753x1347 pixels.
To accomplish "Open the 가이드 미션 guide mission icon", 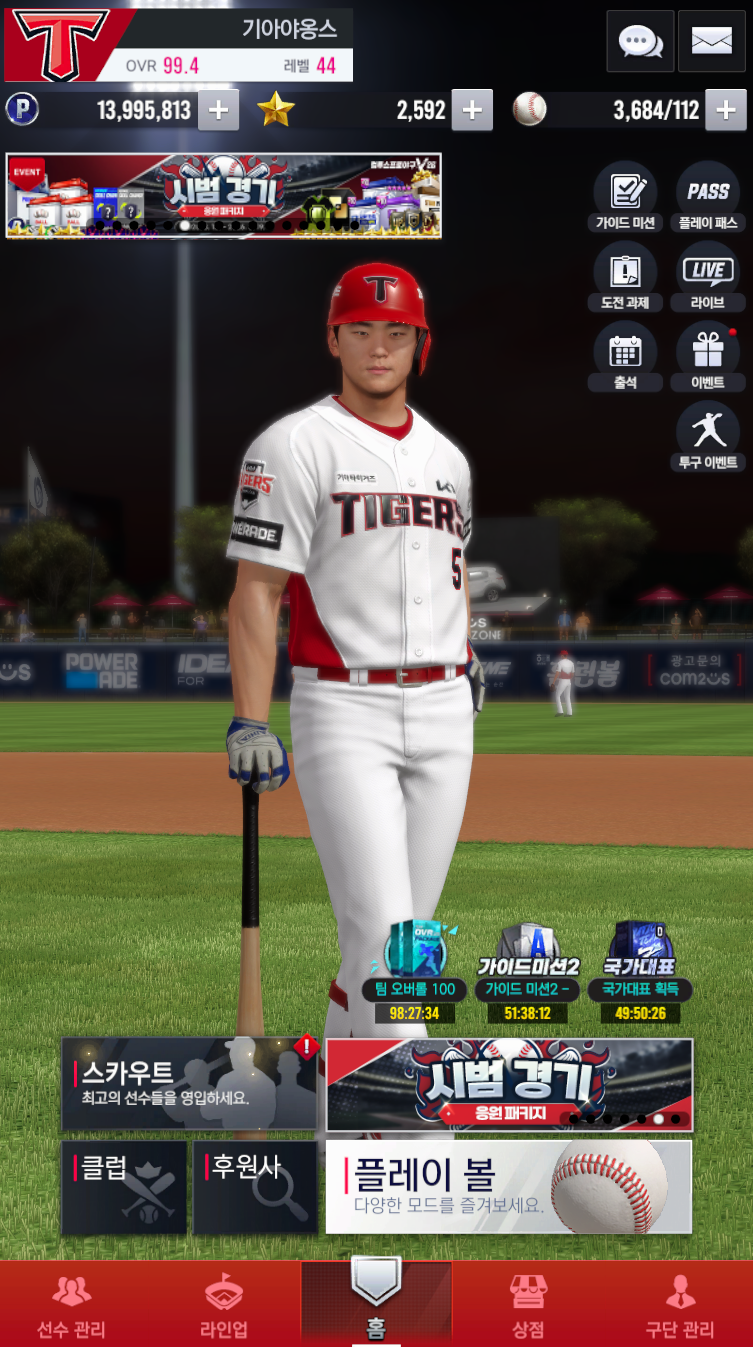I will point(625,196).
